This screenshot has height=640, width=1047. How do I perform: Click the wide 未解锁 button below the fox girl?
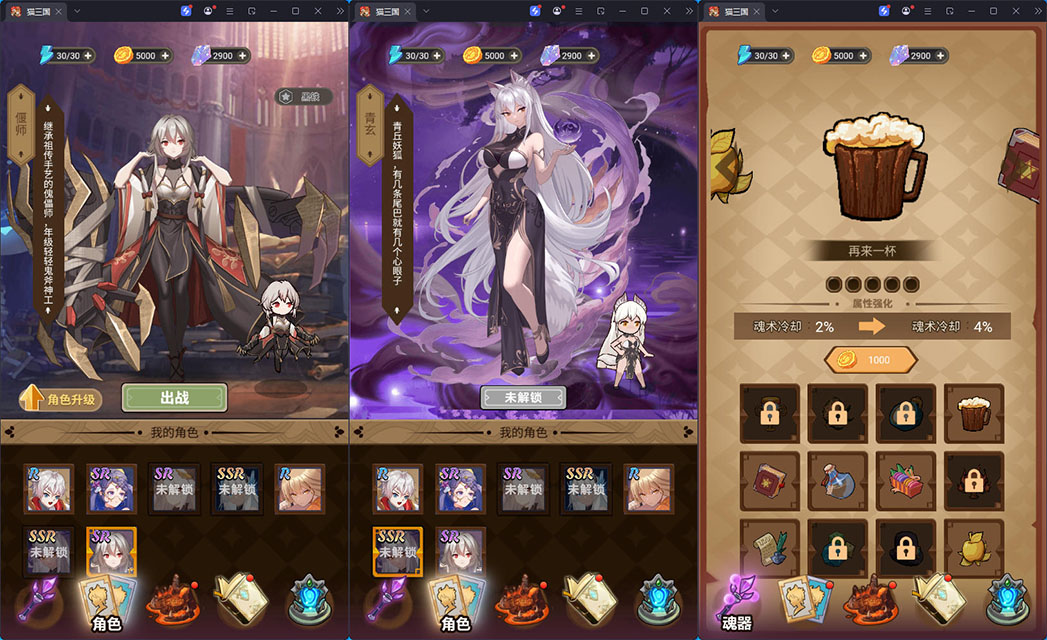(x=522, y=397)
